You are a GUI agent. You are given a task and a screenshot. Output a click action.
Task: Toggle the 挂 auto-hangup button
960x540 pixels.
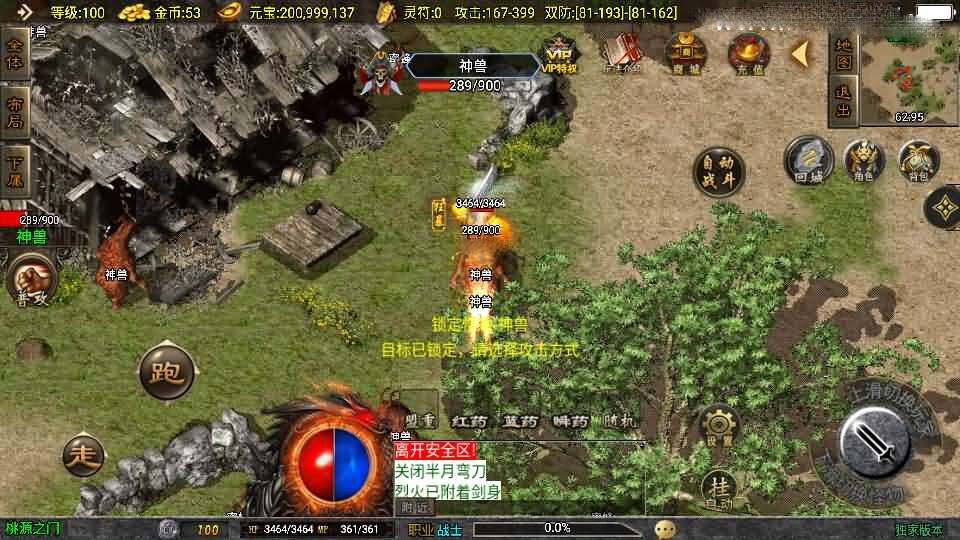719,484
